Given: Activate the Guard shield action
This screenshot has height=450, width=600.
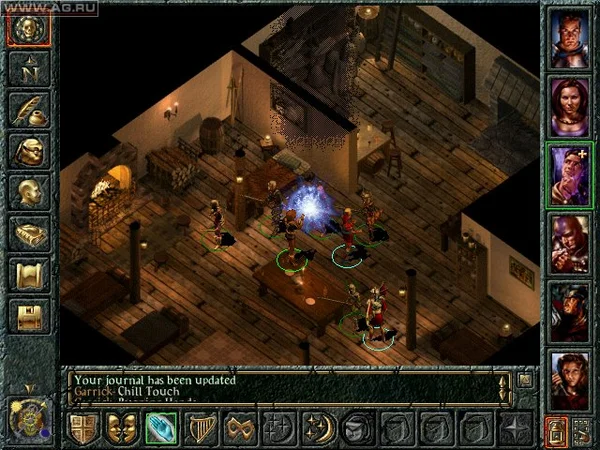Looking at the screenshot, I should point(83,428).
